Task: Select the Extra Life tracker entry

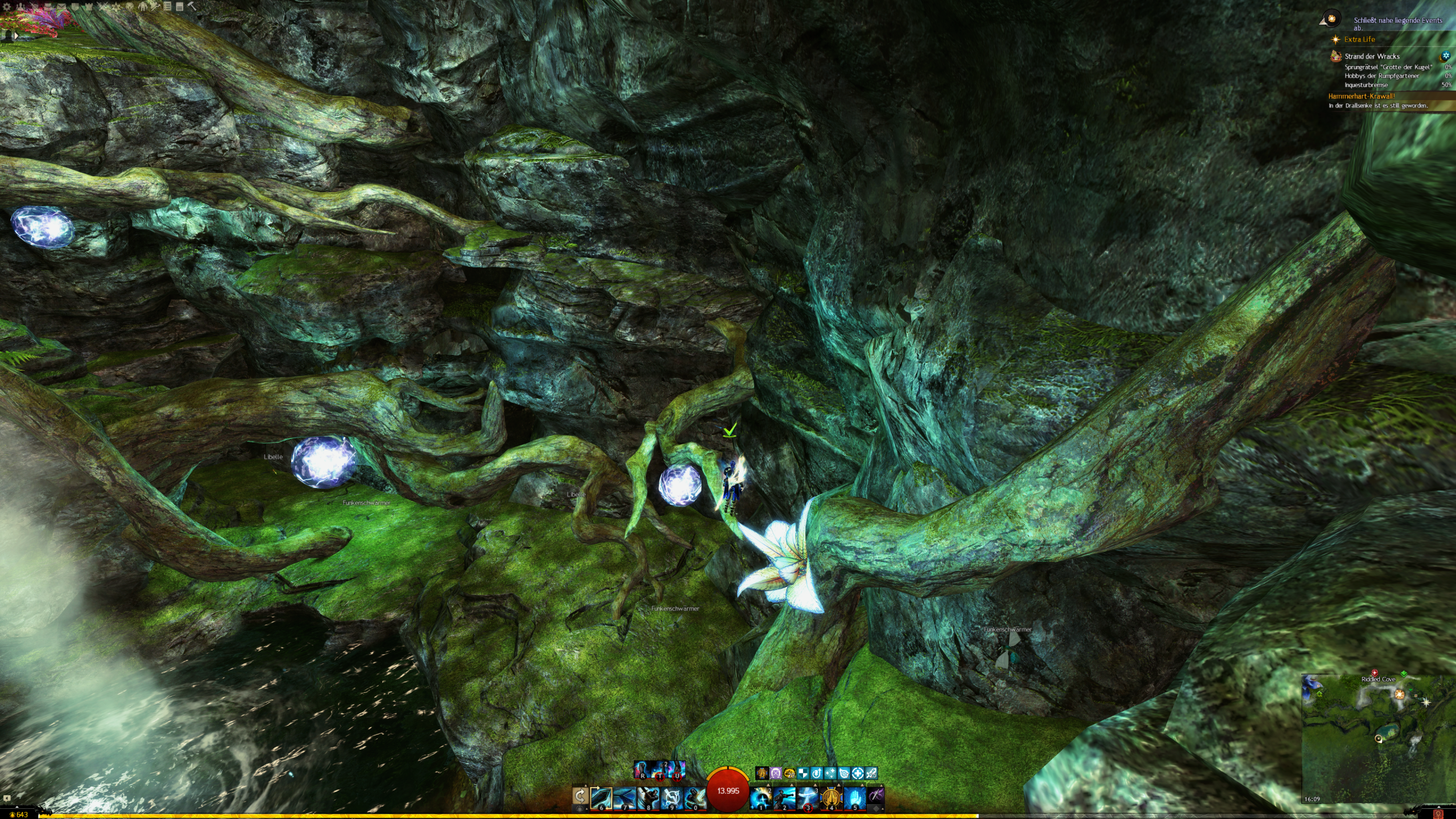Action: tap(1359, 39)
